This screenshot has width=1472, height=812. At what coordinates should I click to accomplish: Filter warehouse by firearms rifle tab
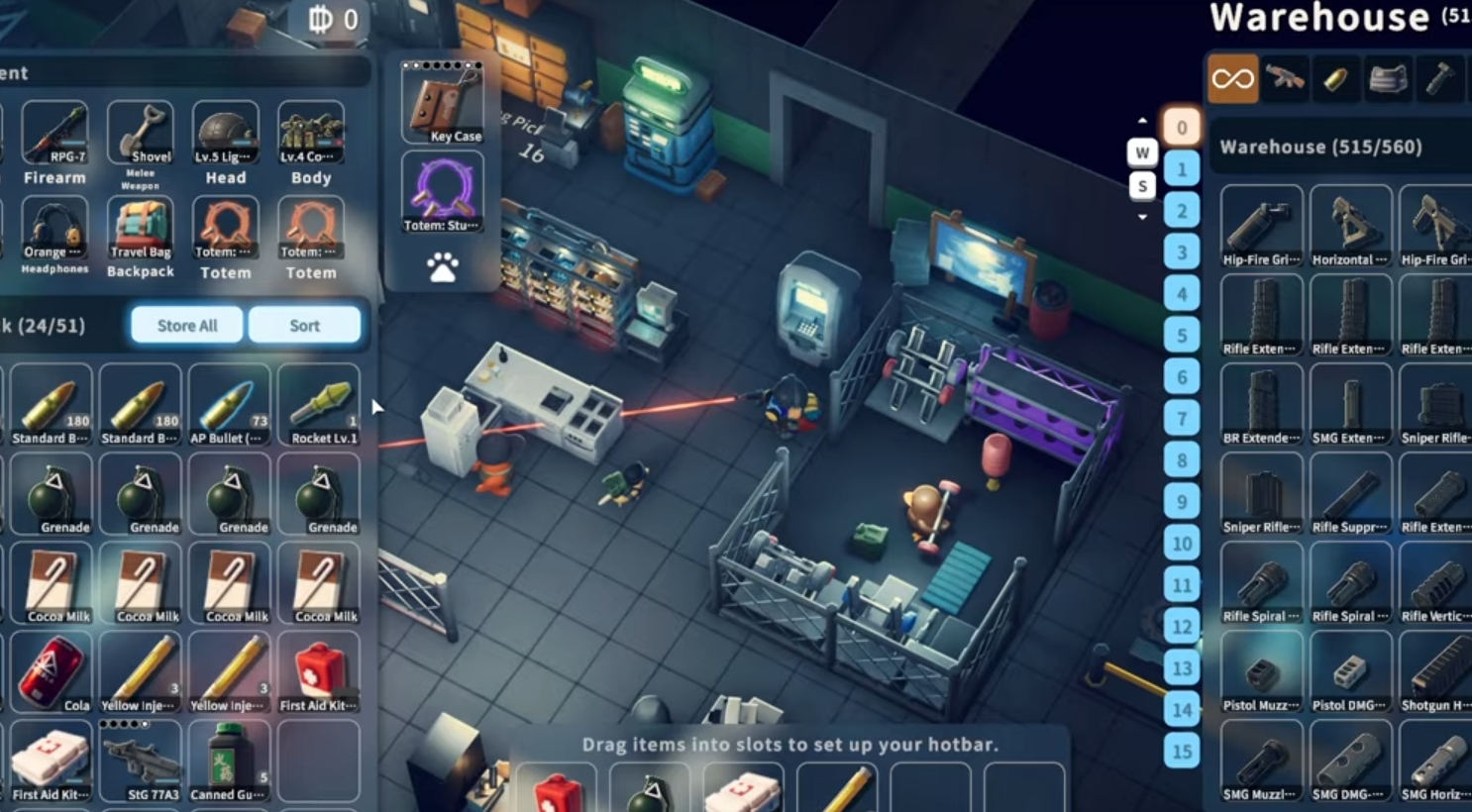coord(1285,79)
